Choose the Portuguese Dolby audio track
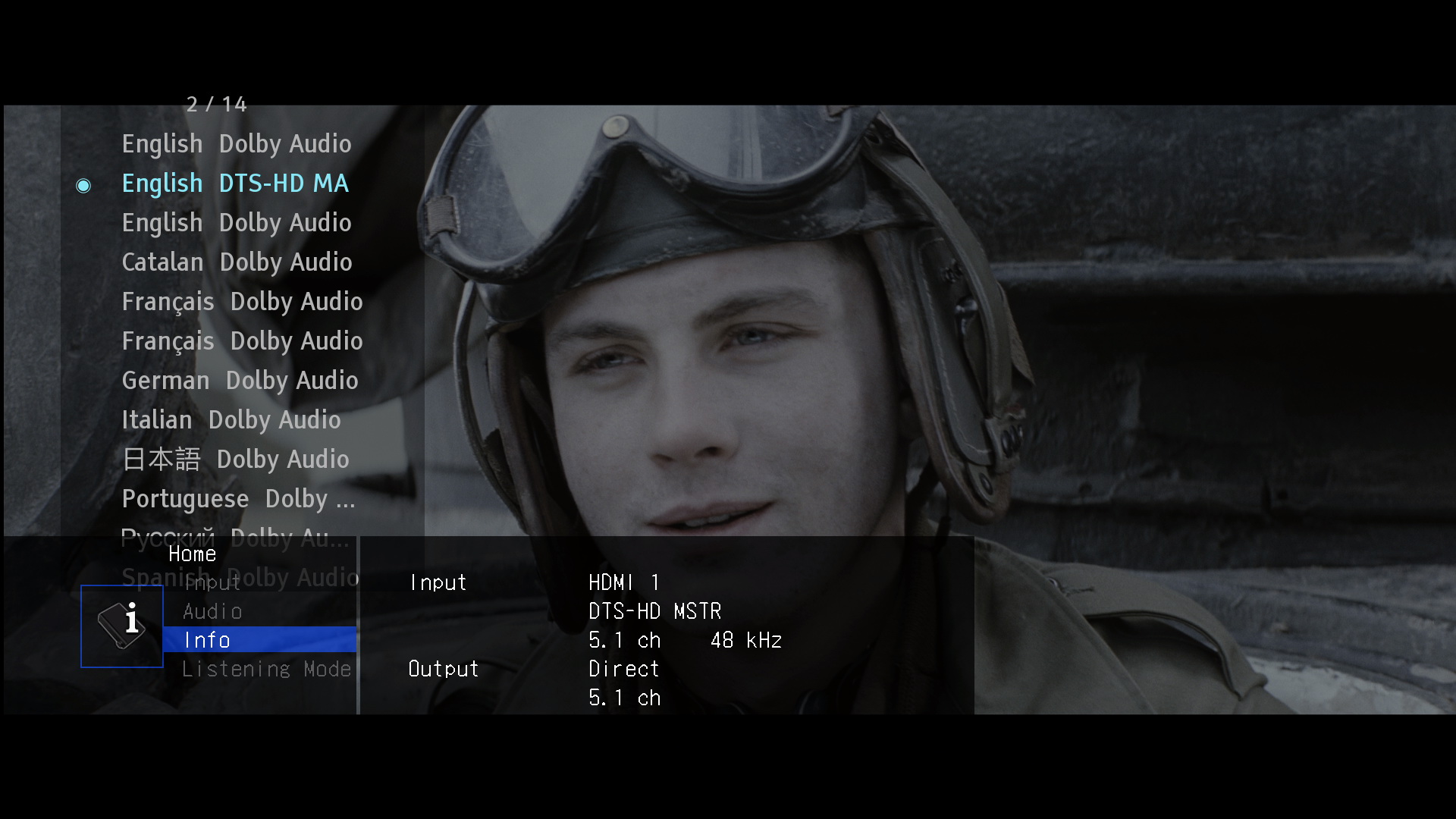1456x819 pixels. (238, 499)
